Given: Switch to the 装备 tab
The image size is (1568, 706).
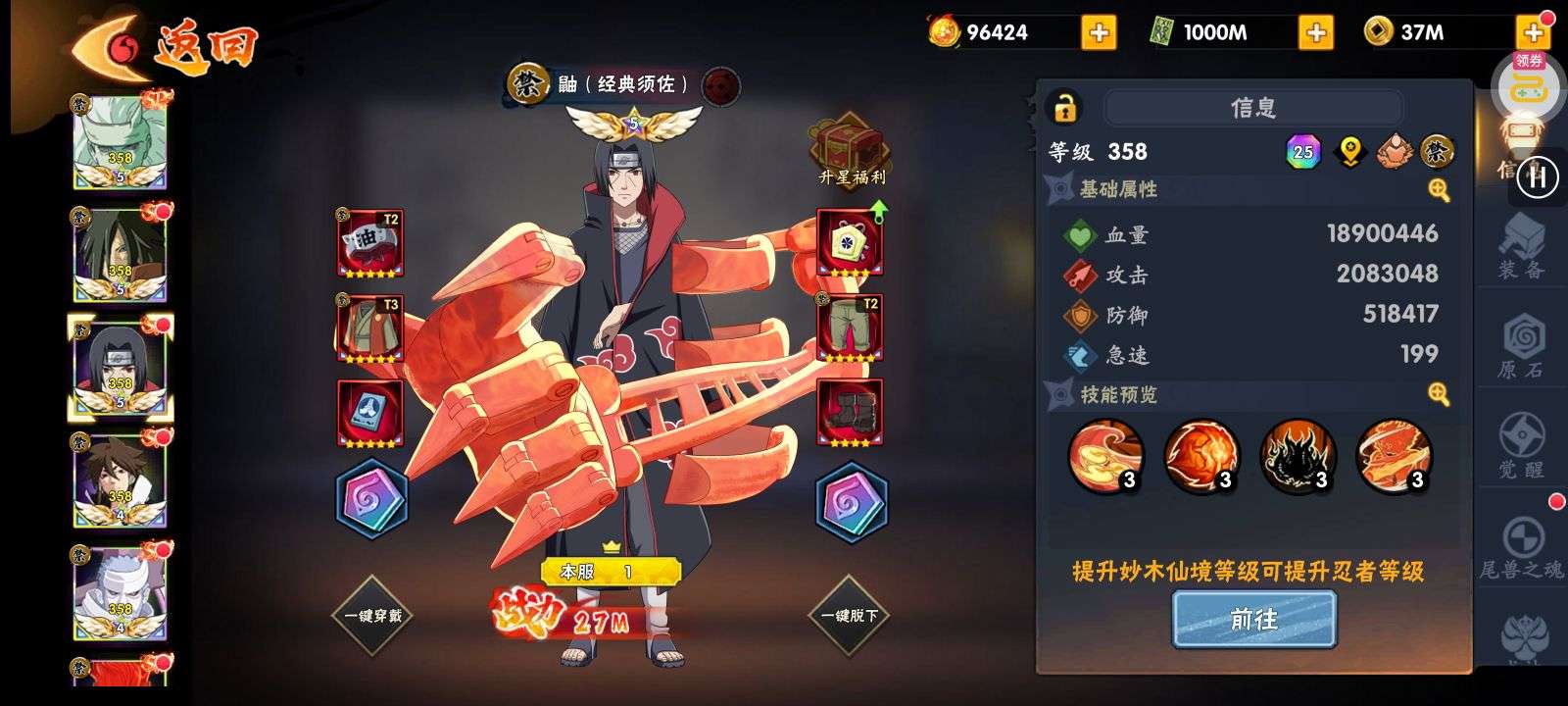Looking at the screenshot, I should click(1521, 248).
